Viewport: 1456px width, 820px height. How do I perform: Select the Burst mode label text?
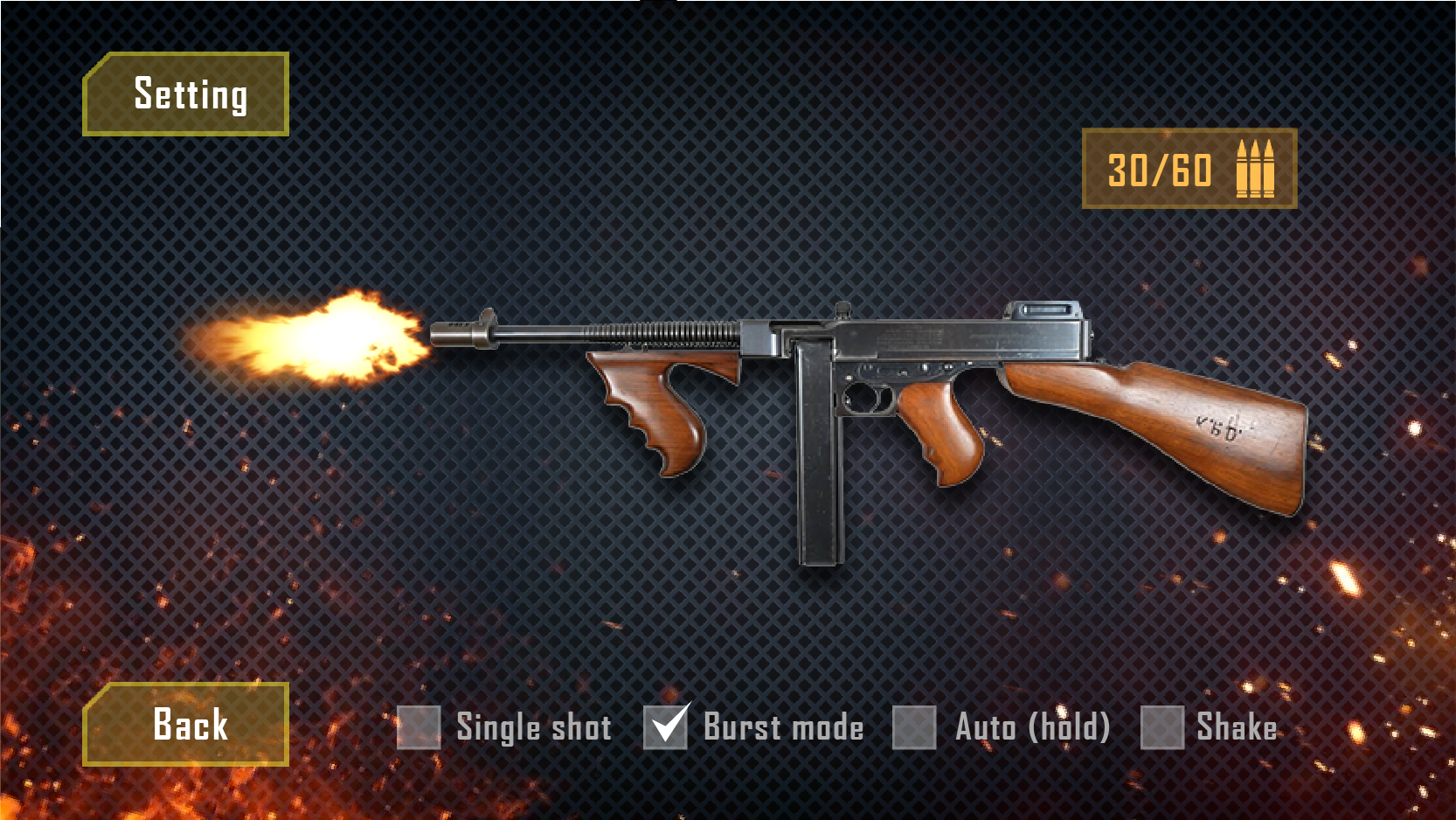click(780, 727)
